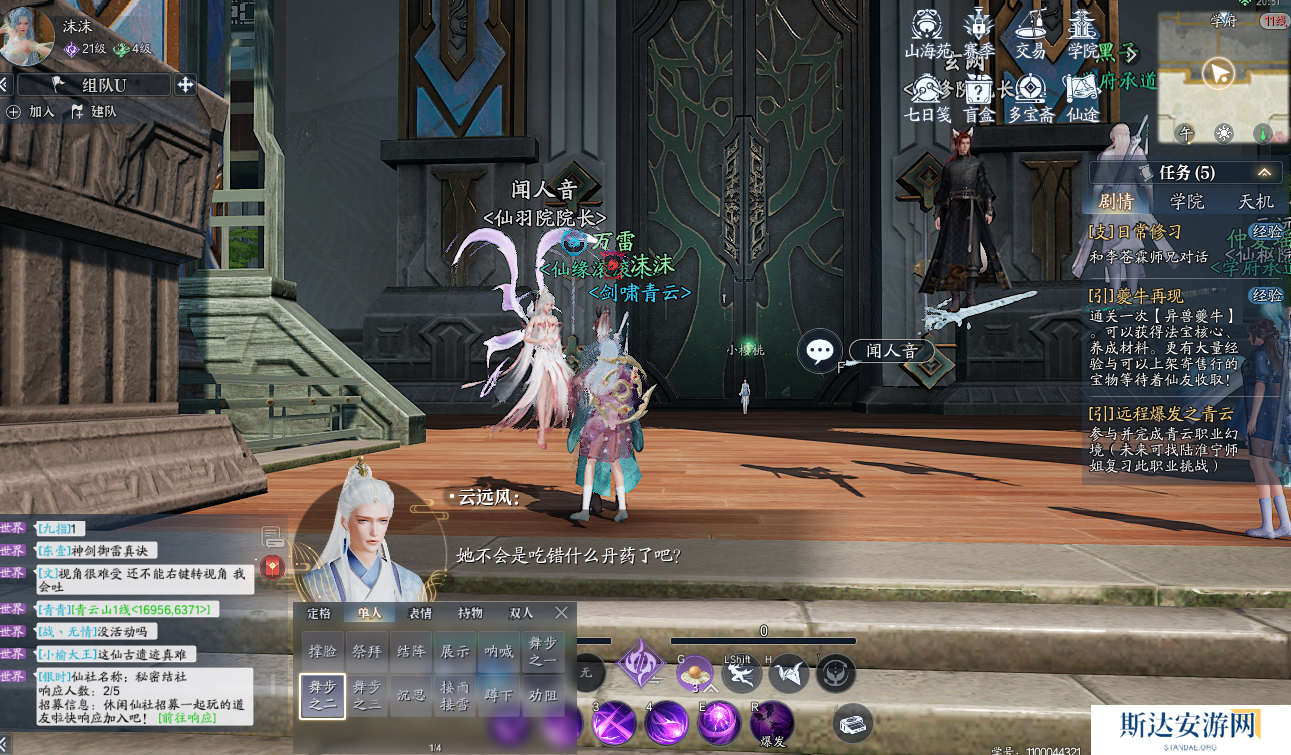This screenshot has width=1291, height=755.
Task: Click the 前往响应 link in chat
Action: click(x=186, y=718)
